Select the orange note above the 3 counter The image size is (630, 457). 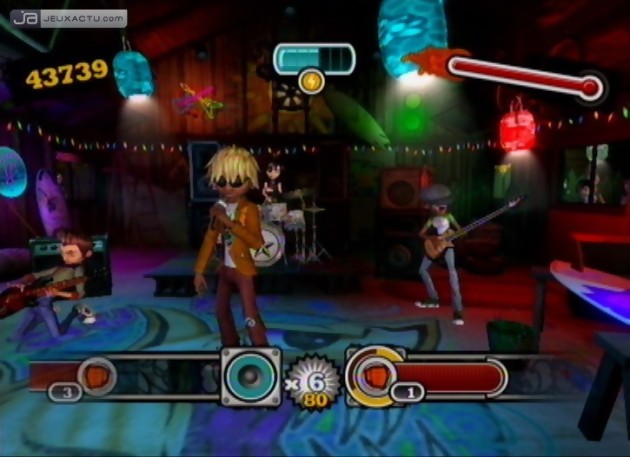(x=95, y=376)
